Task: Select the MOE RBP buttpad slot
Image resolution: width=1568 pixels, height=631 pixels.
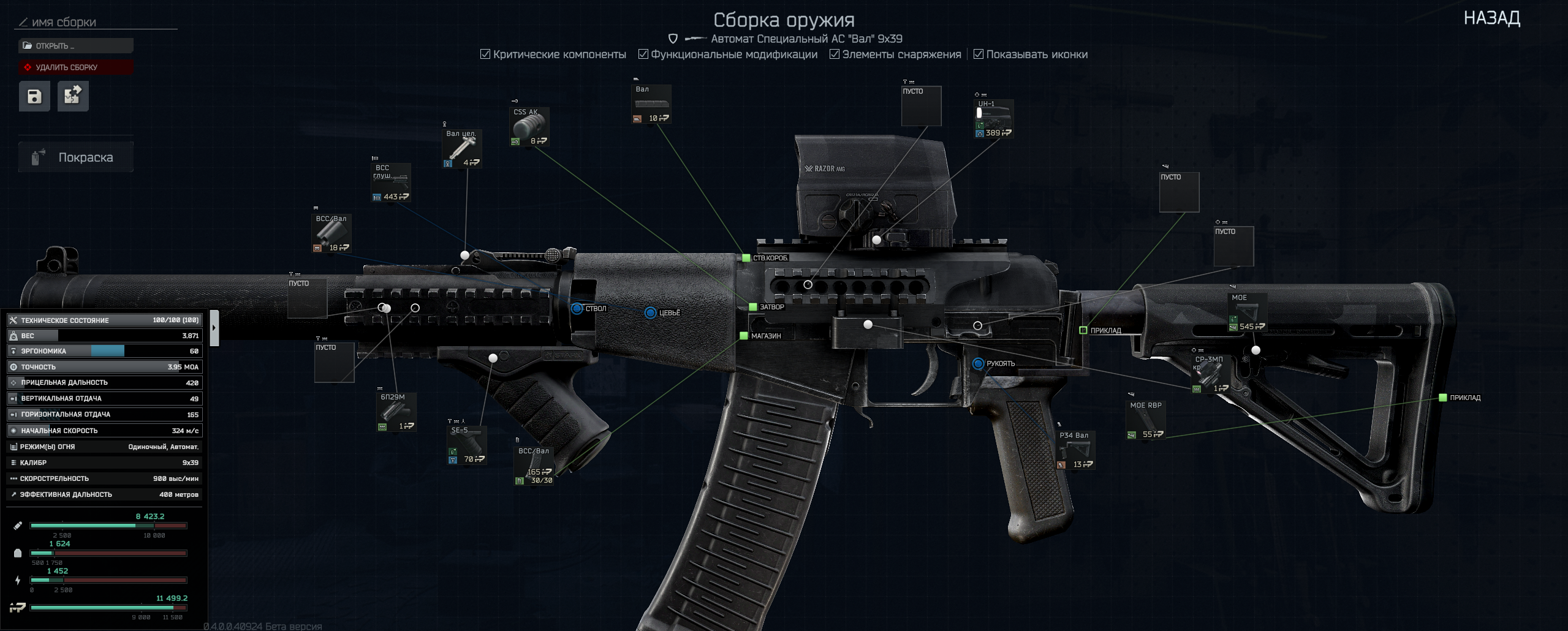Action: [x=1145, y=420]
